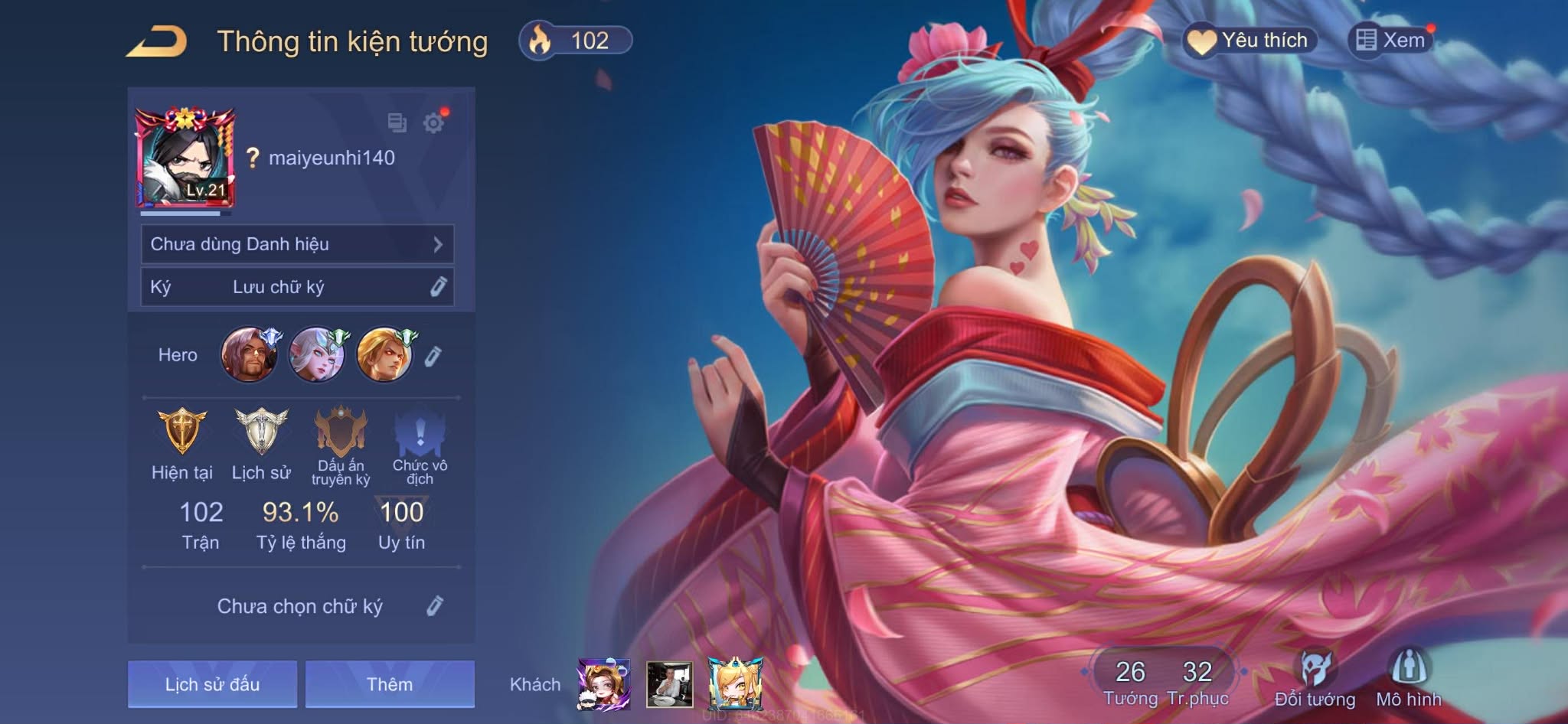Click the Thêm button
The width and height of the screenshot is (1568, 724).
point(390,684)
